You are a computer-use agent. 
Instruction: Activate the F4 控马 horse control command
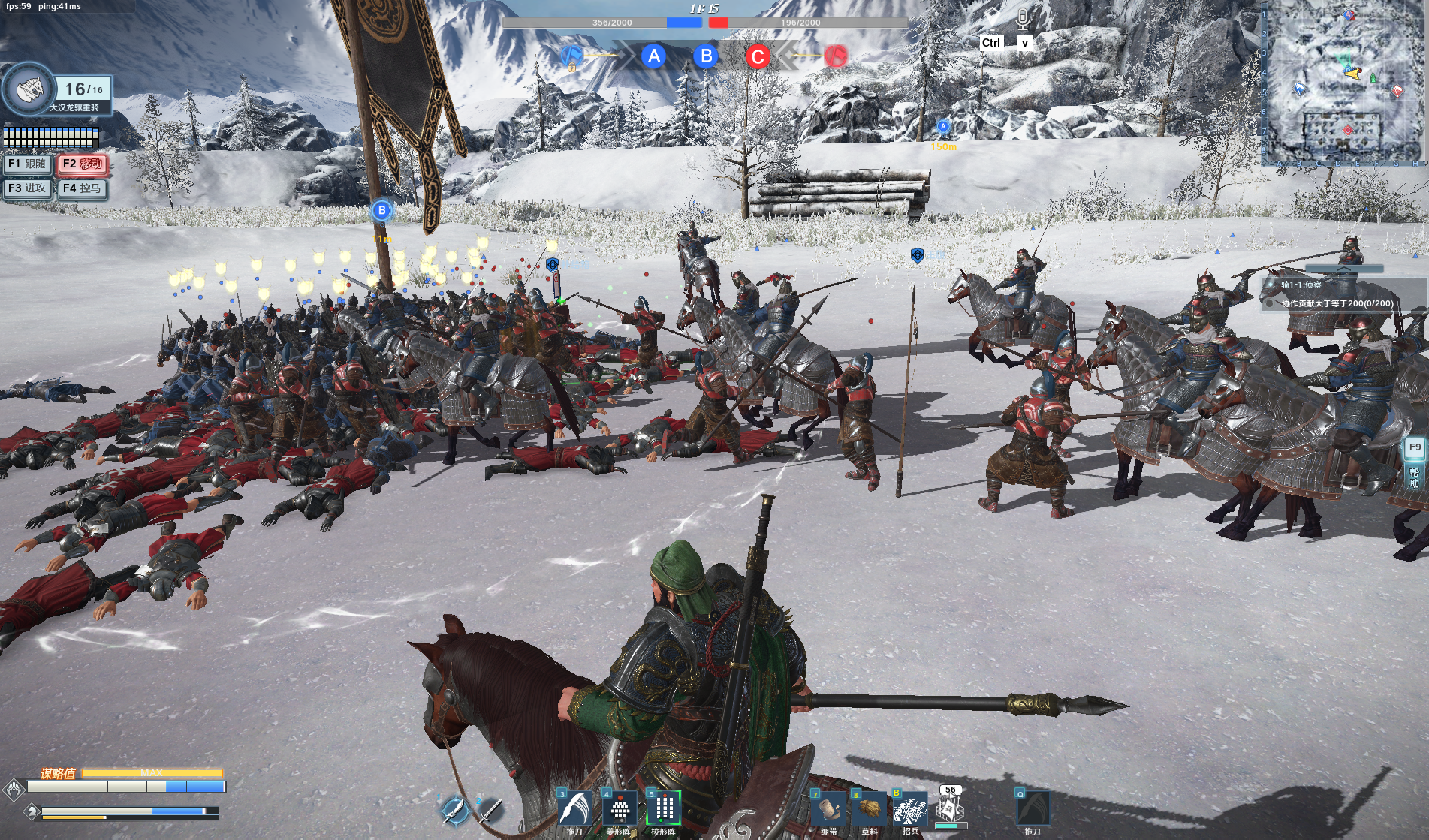pyautogui.click(x=83, y=188)
